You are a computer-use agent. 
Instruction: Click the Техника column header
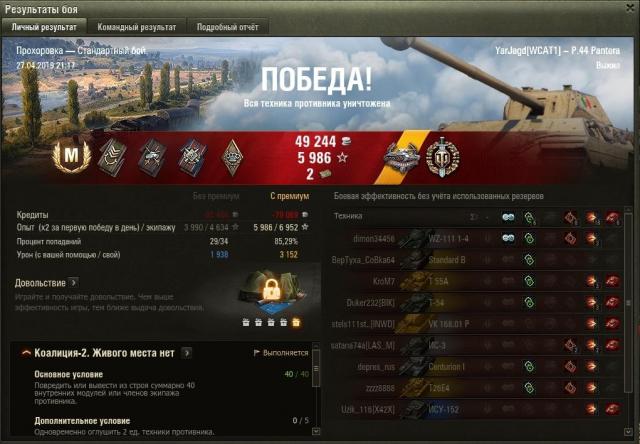point(348,216)
